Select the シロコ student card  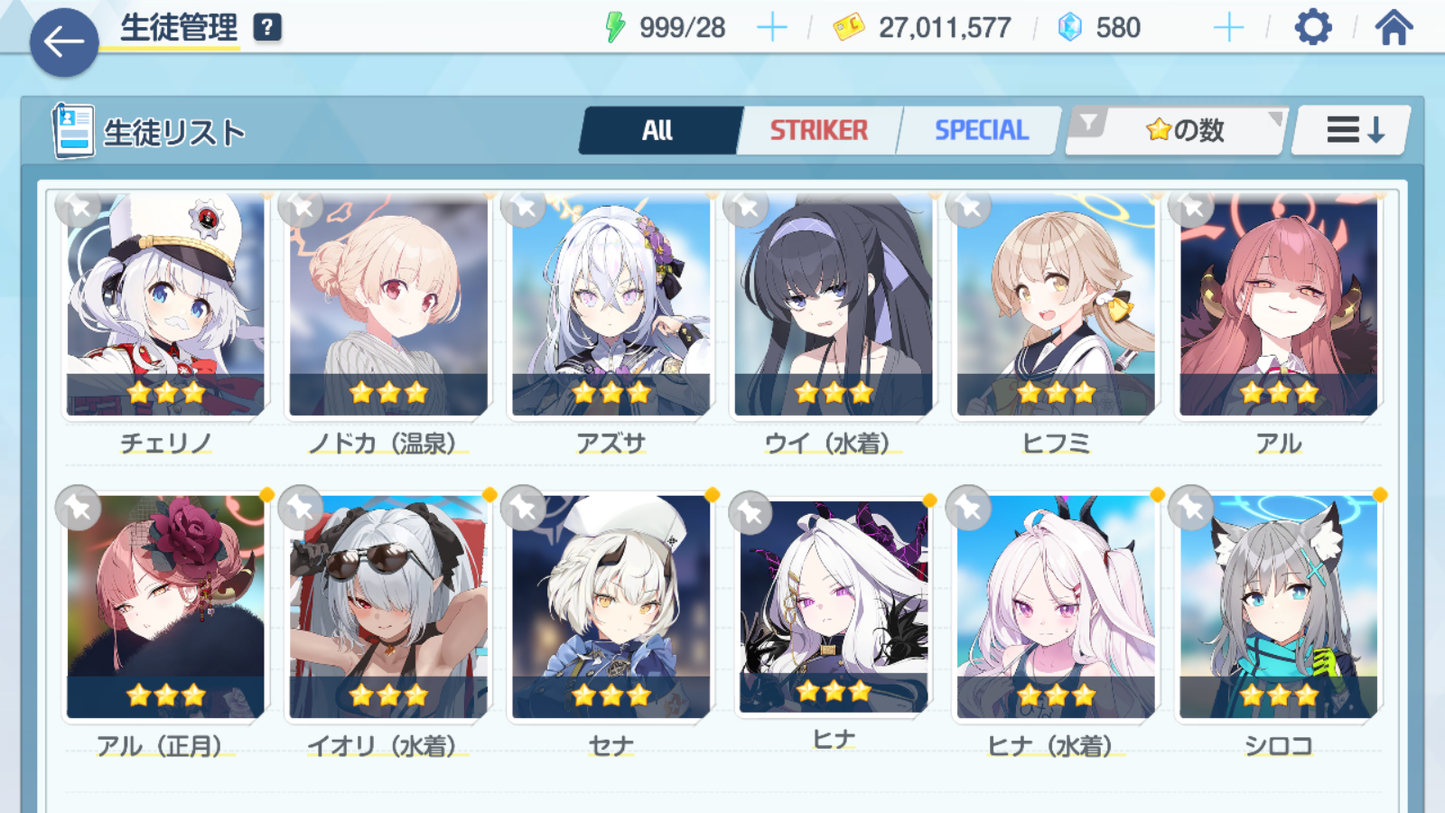[1278, 607]
